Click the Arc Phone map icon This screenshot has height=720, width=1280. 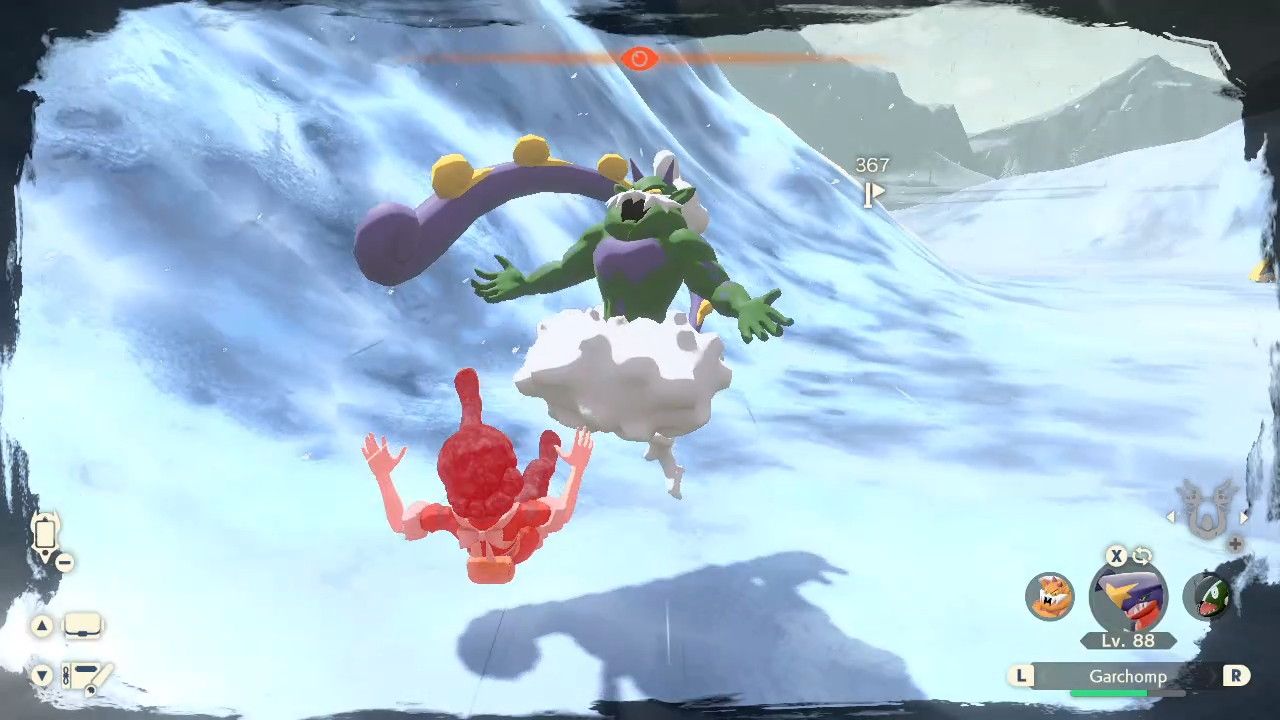45,534
